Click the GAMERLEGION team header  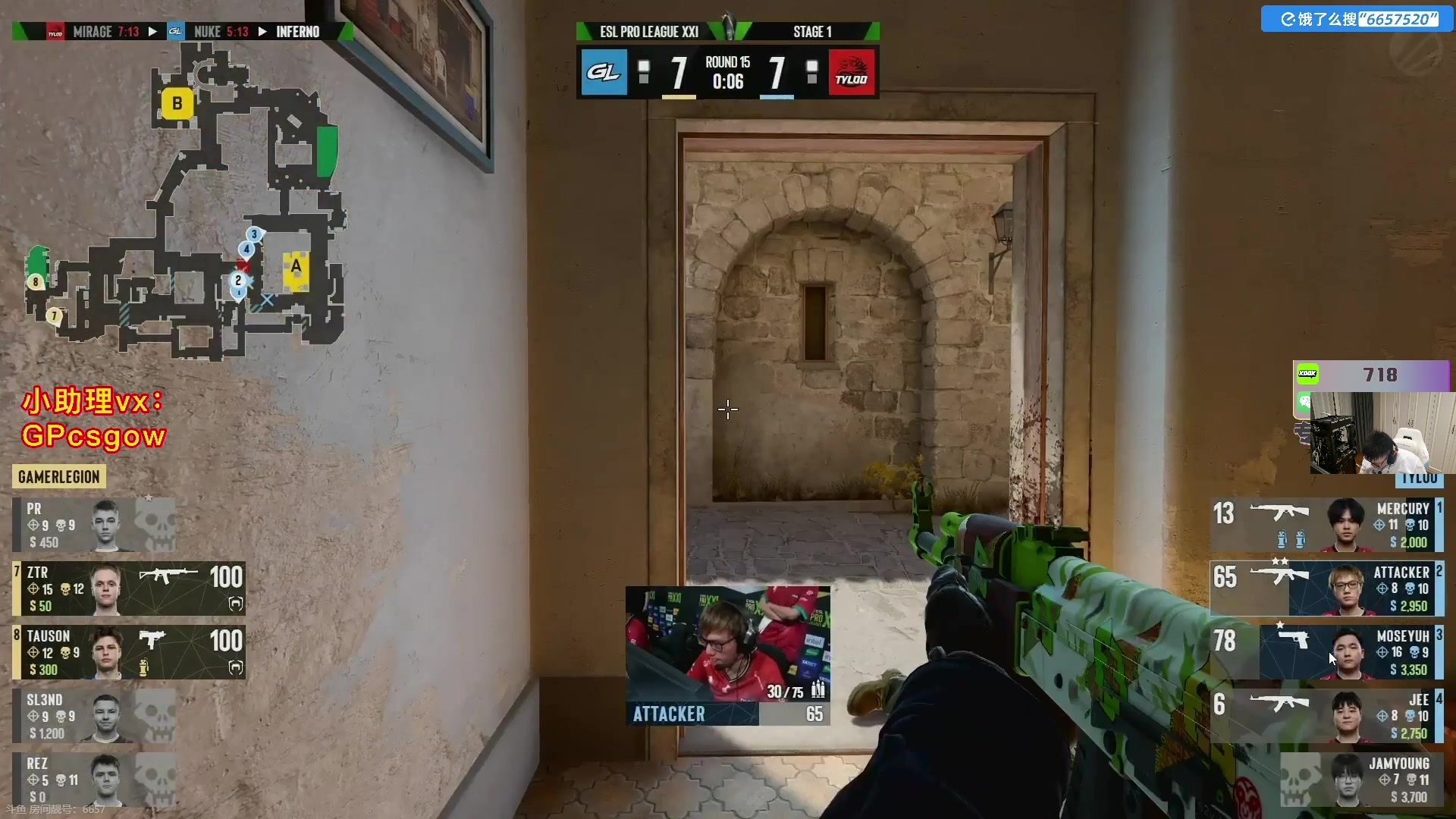(x=59, y=477)
